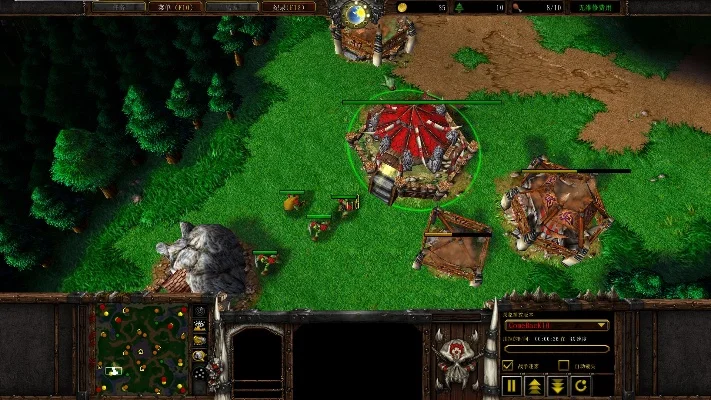
Task: Restart the replay from the beginning
Action: (x=581, y=385)
